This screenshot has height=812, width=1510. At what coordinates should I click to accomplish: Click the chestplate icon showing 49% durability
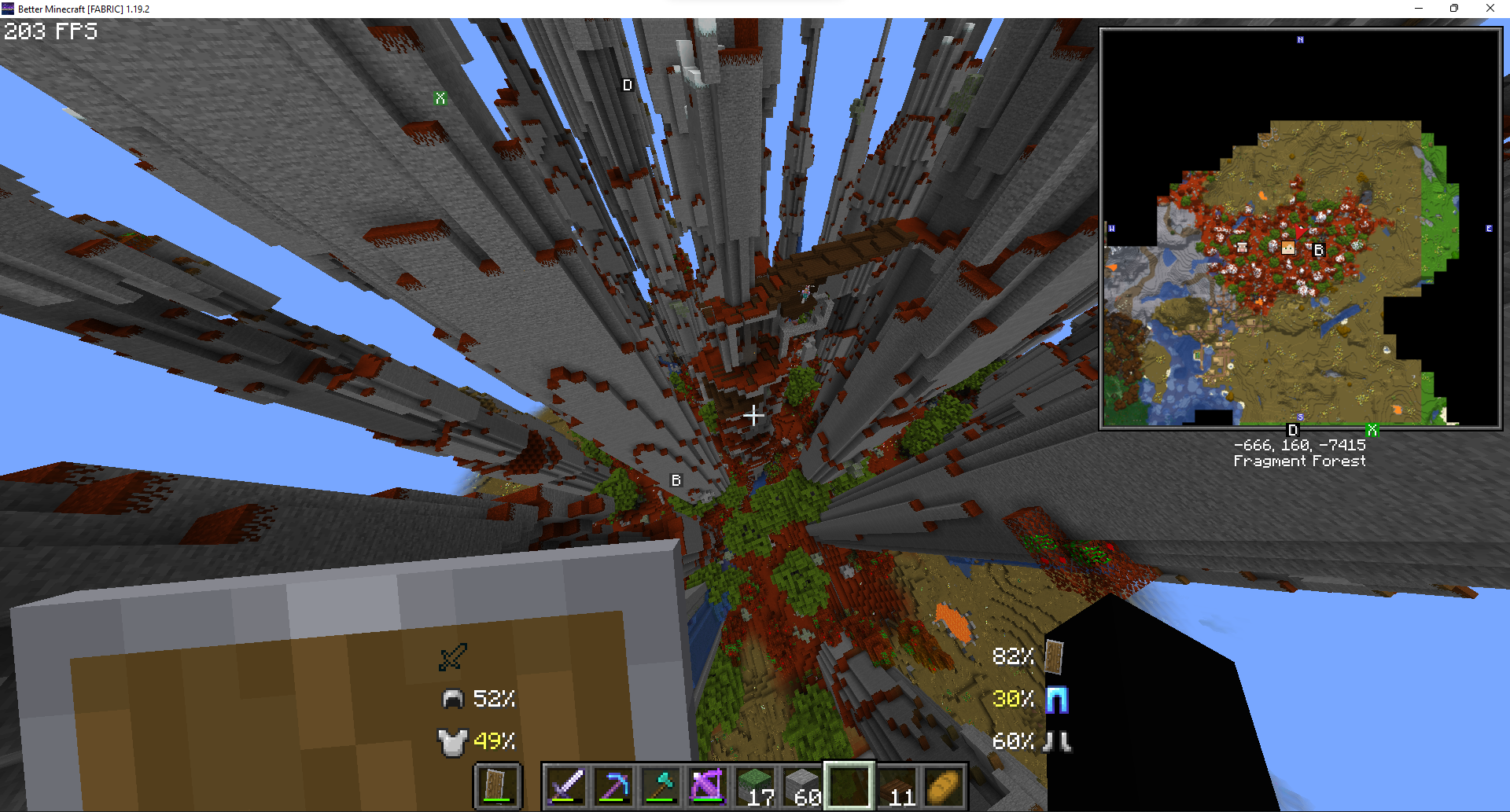(452, 740)
